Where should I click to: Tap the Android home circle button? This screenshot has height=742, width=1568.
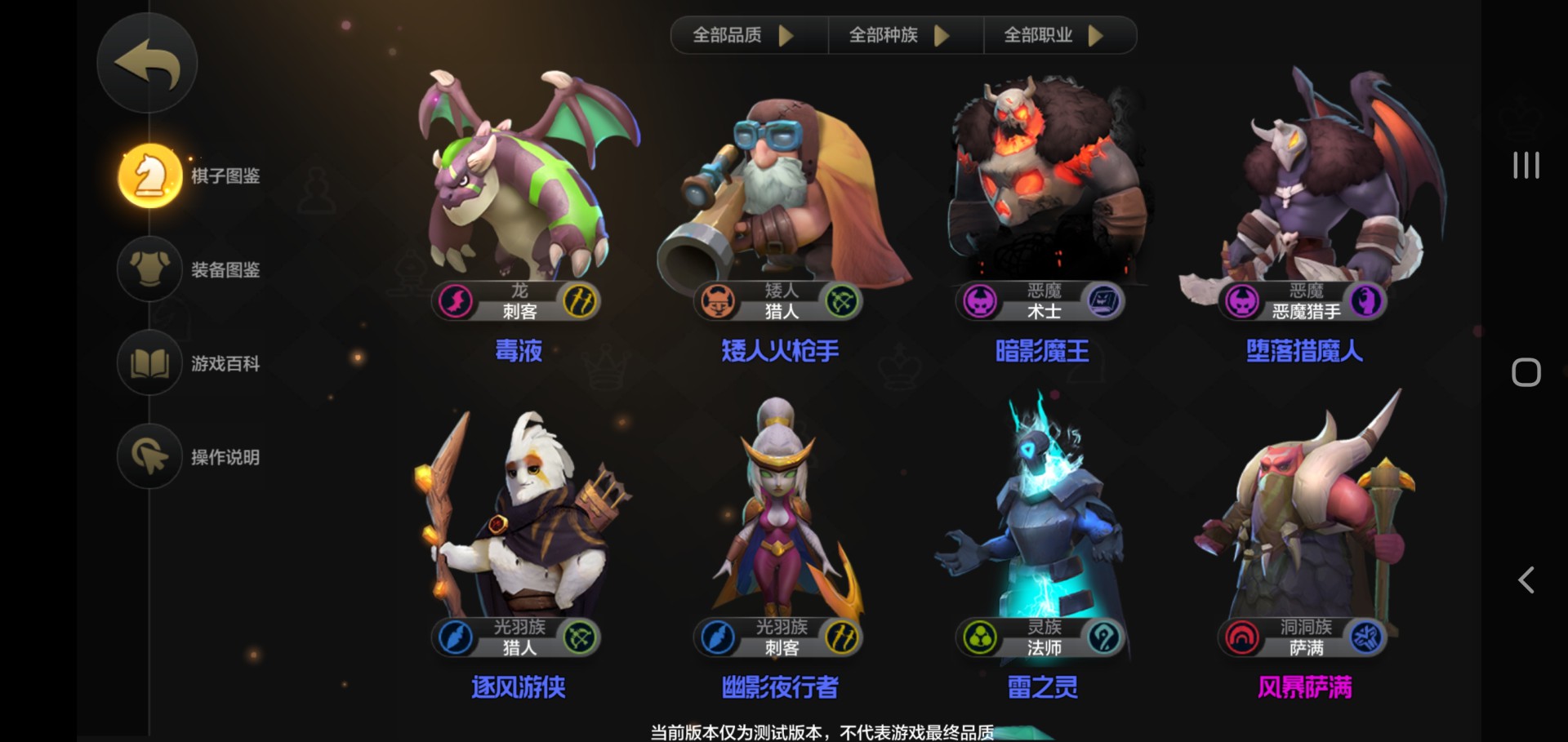(x=1526, y=371)
